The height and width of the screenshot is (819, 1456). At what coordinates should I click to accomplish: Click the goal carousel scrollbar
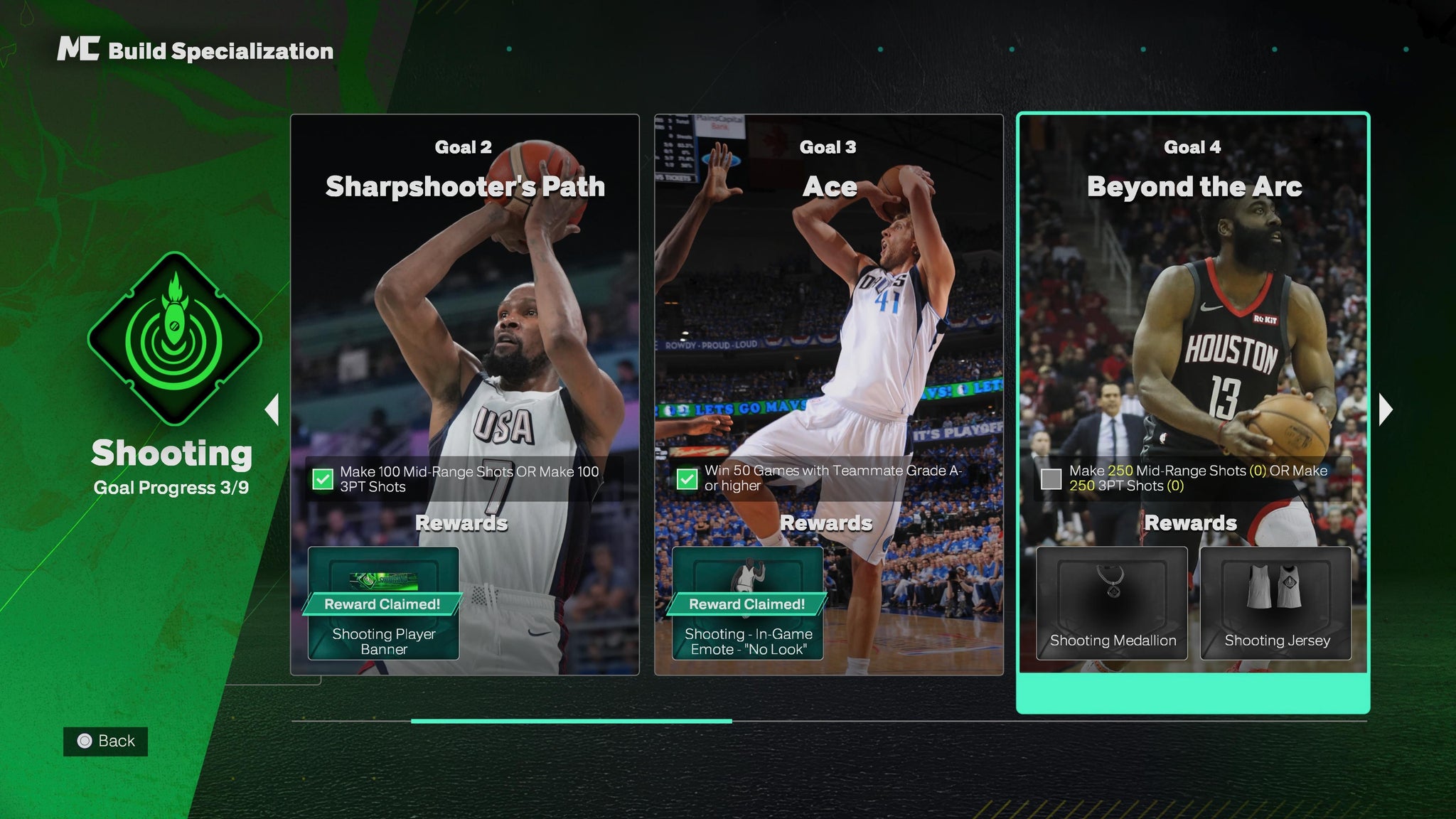pyautogui.click(x=571, y=721)
